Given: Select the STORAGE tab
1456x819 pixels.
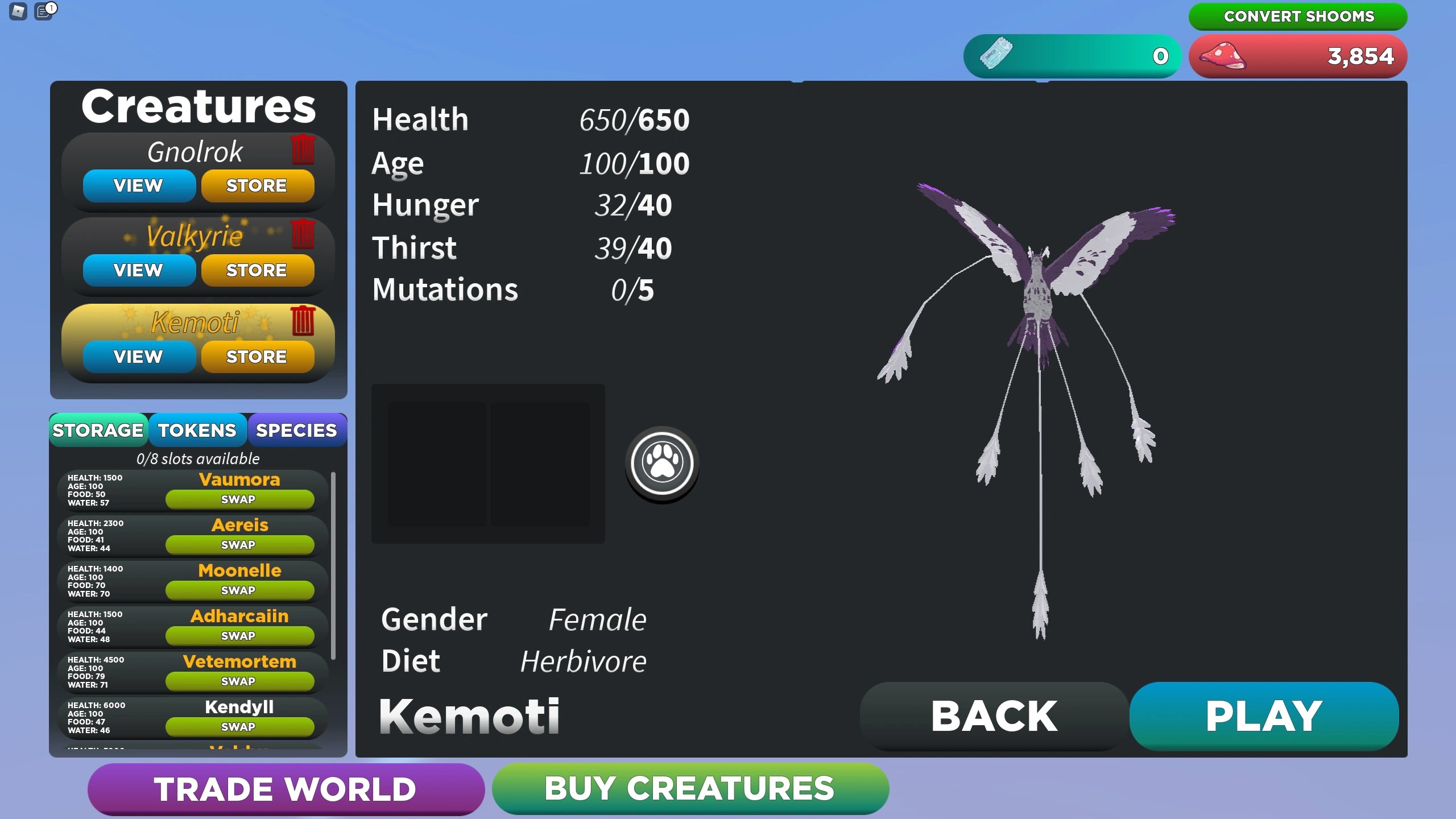Looking at the screenshot, I should (x=98, y=431).
